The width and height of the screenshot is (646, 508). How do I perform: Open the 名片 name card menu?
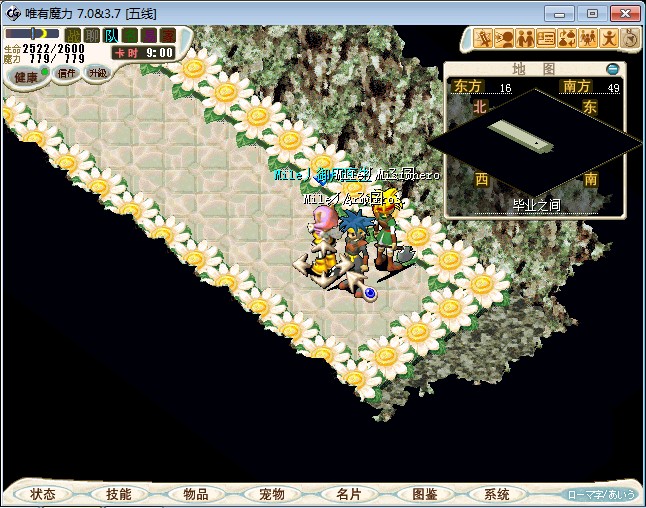coord(348,494)
